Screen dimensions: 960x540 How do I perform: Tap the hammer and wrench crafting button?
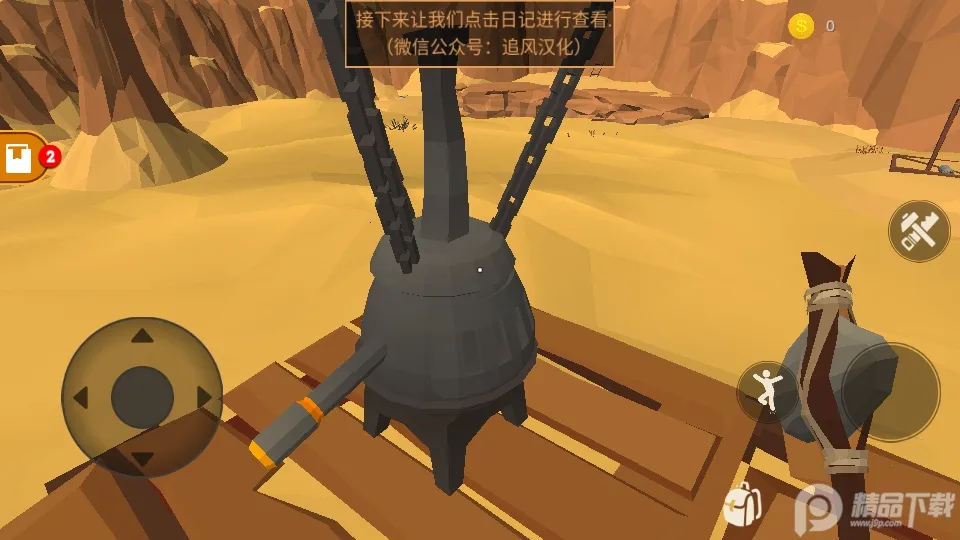coord(919,231)
